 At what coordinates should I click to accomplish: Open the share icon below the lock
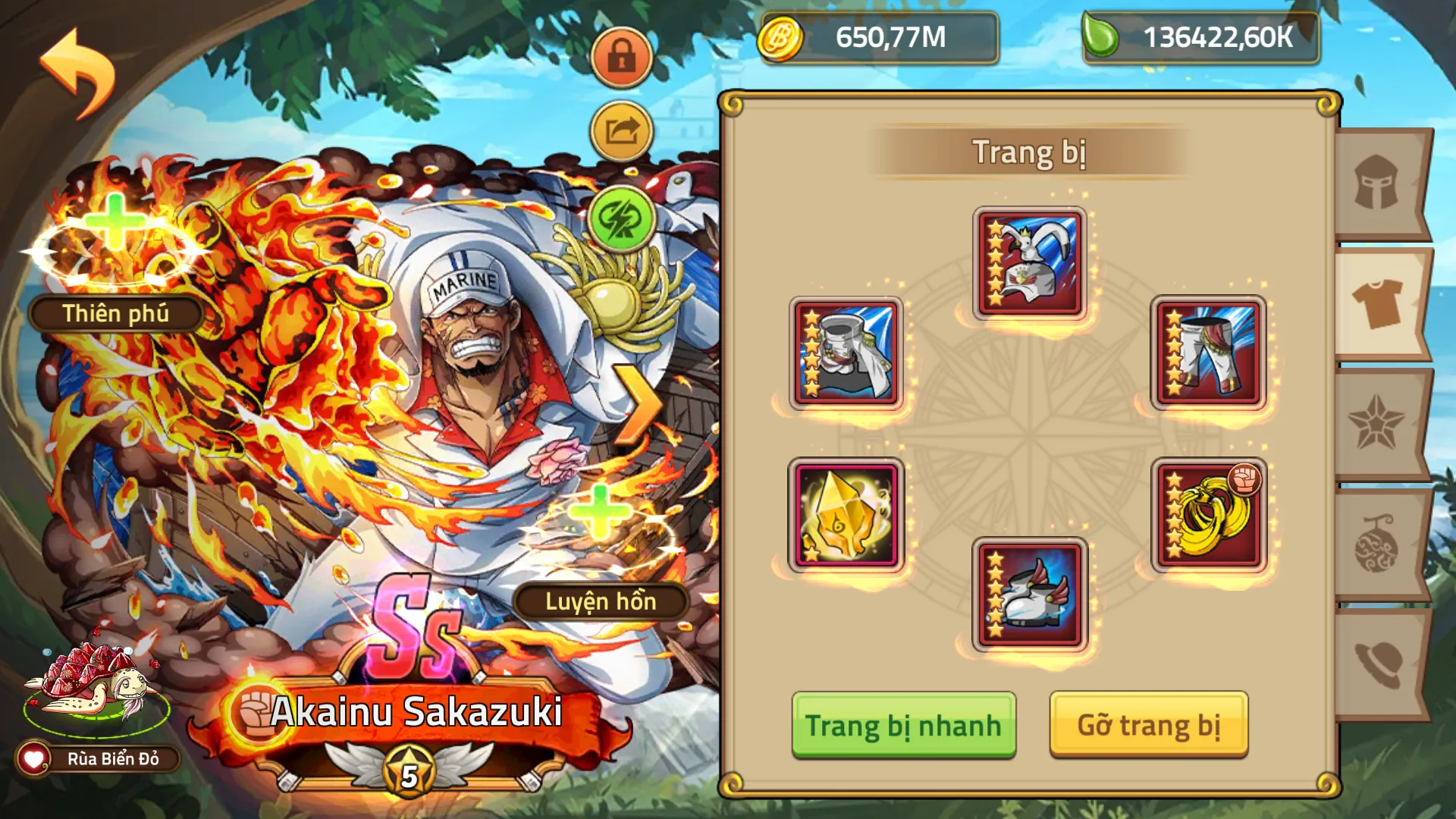coord(622,130)
